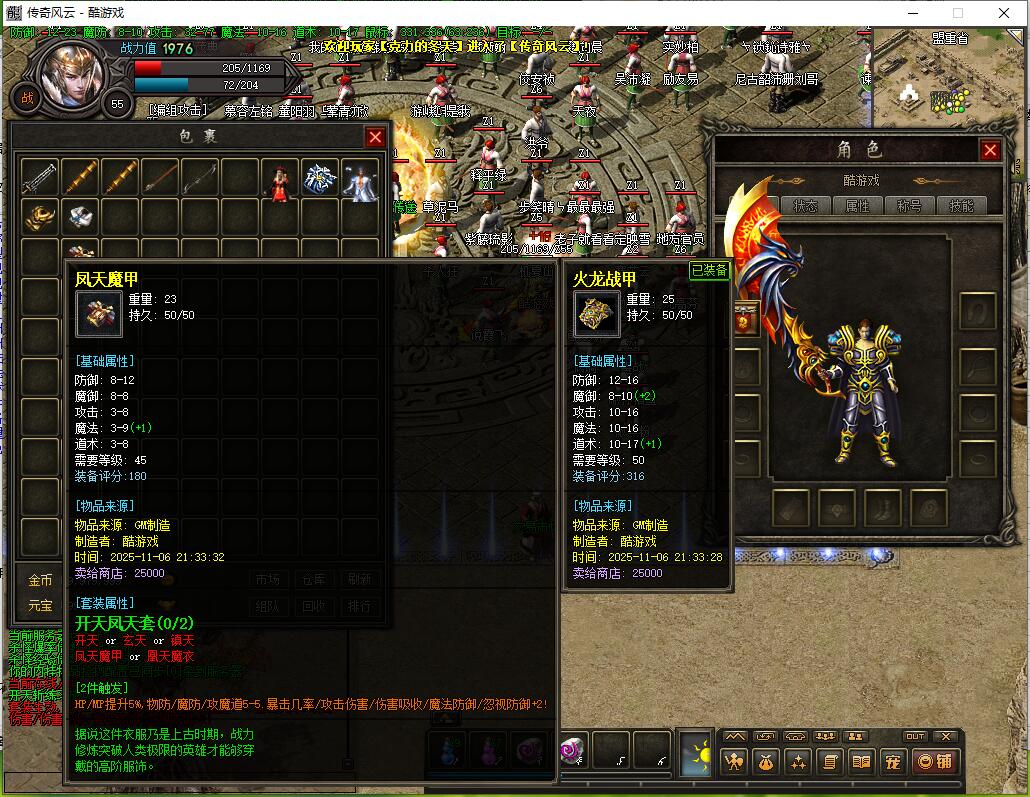The image size is (1030, 797).
Task: Open the 宠 pet menu button
Action: (893, 762)
